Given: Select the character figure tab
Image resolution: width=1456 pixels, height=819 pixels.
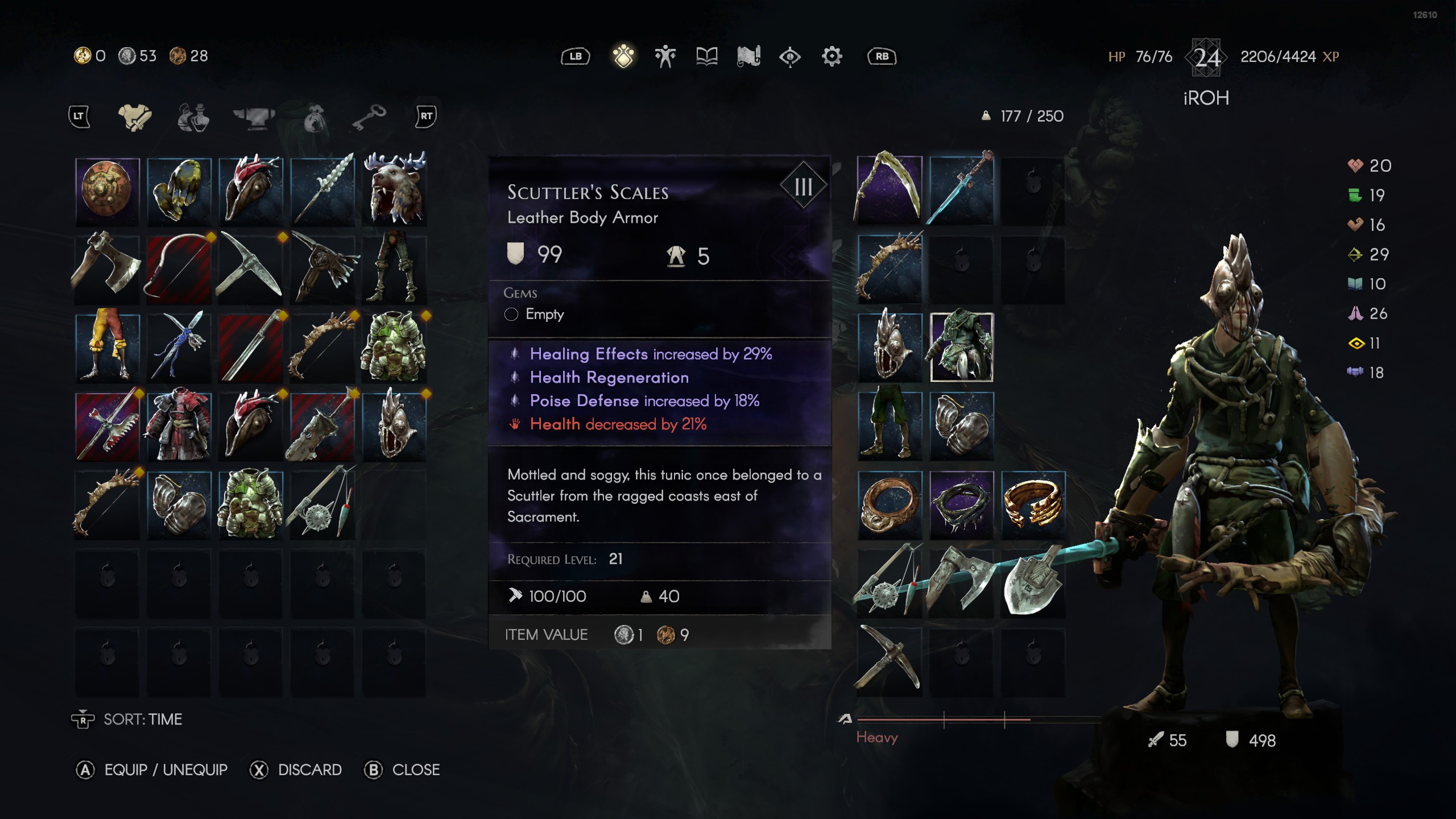Looking at the screenshot, I should (x=665, y=56).
